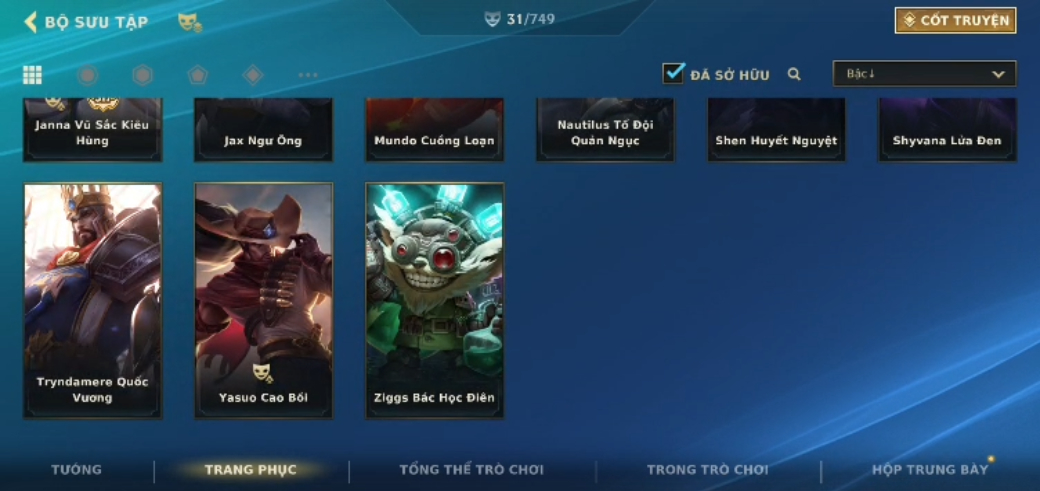Open the Trong Trò Chơi tab
The width and height of the screenshot is (1040, 491).
708,470
